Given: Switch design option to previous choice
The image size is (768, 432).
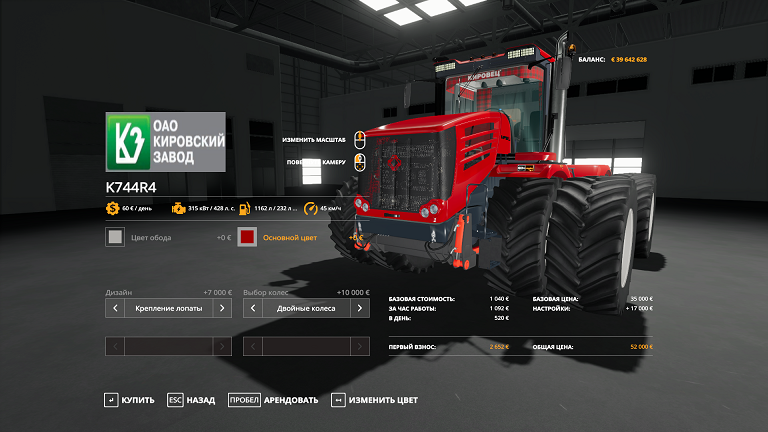Looking at the screenshot, I should [115, 308].
